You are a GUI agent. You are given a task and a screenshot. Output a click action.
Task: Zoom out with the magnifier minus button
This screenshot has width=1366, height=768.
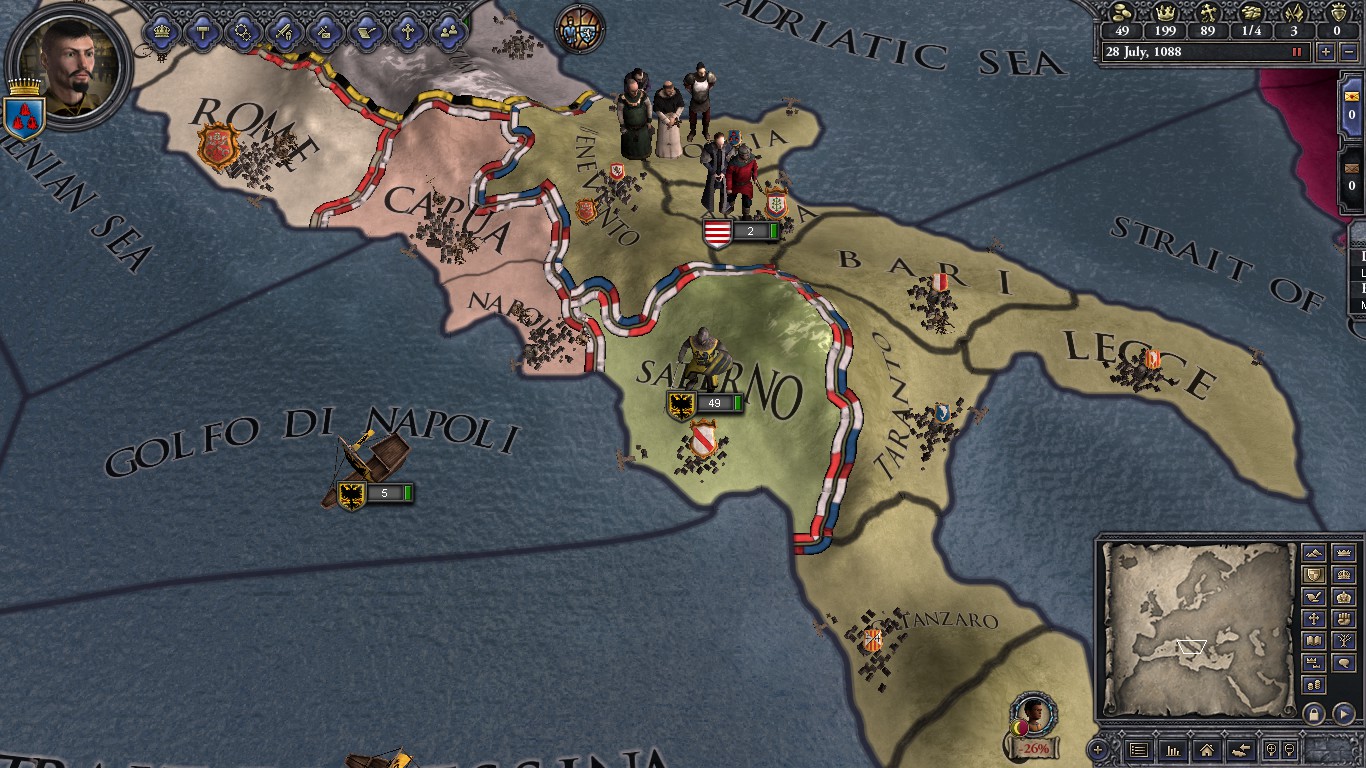tap(1289, 750)
